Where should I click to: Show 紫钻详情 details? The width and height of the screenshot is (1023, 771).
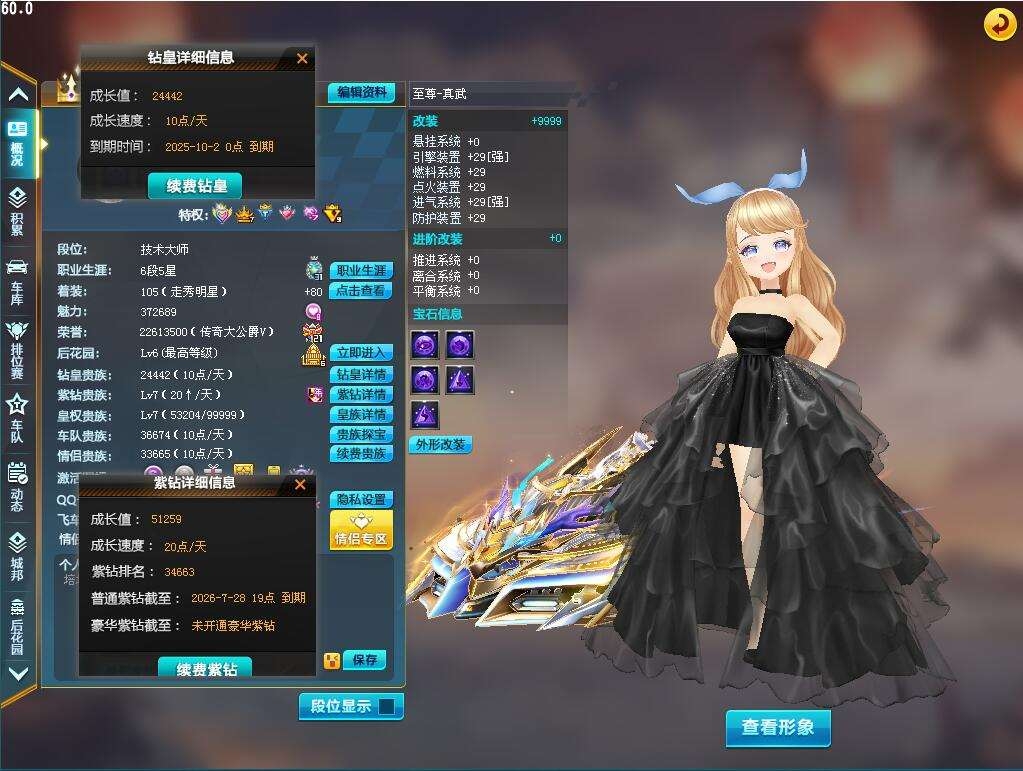pyautogui.click(x=360, y=395)
